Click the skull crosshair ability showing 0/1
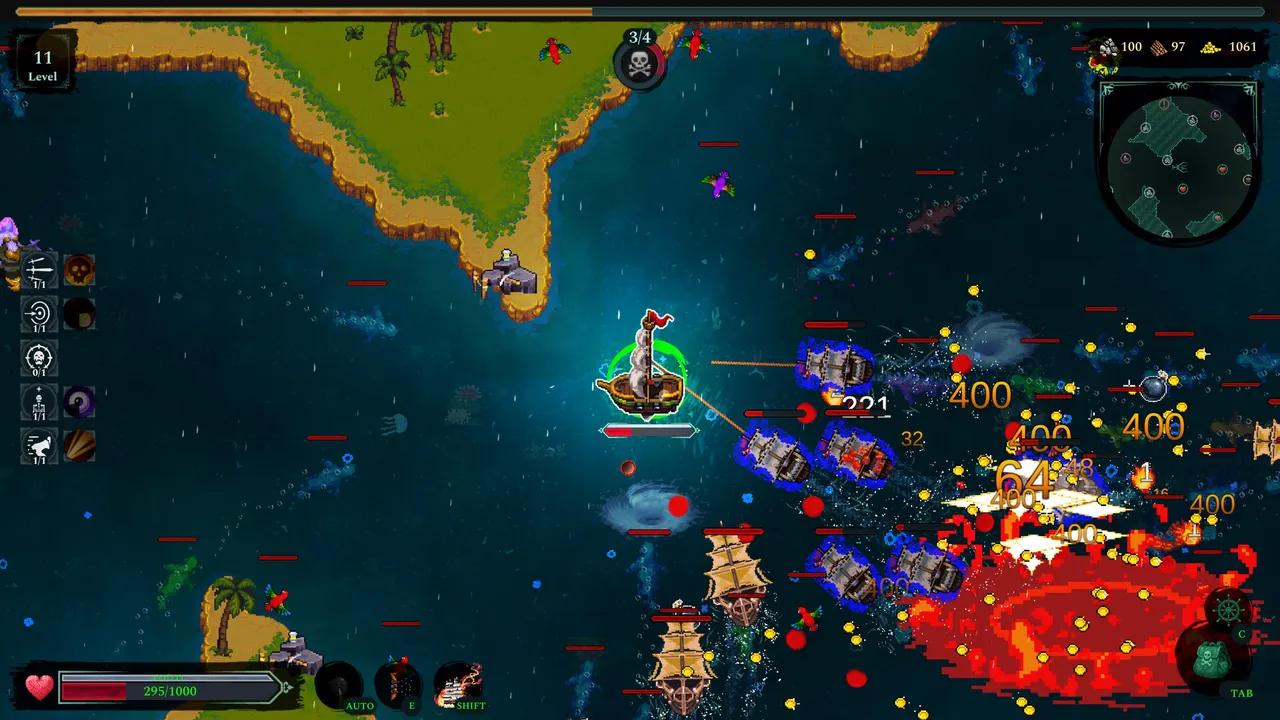The image size is (1280, 720). click(x=38, y=358)
